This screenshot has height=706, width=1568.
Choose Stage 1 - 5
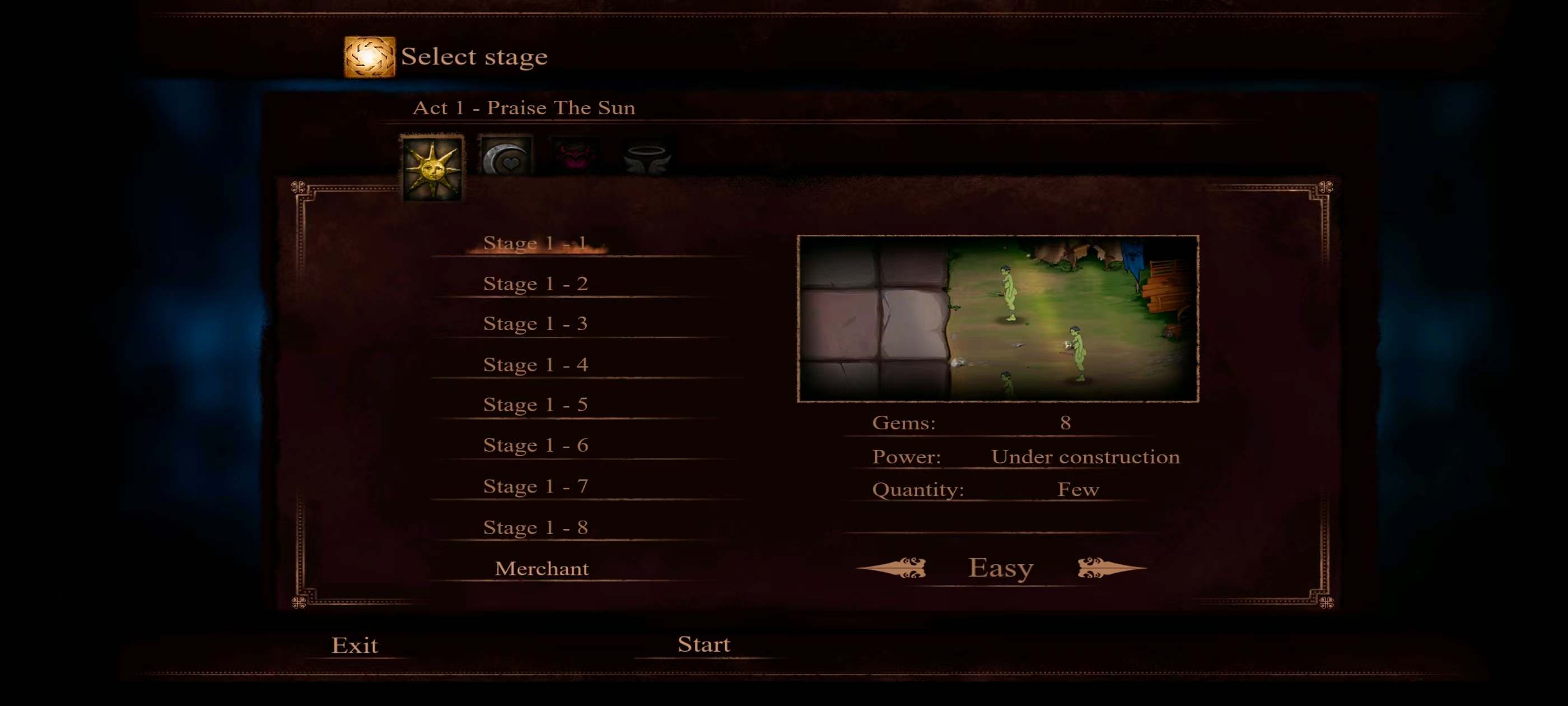point(535,405)
